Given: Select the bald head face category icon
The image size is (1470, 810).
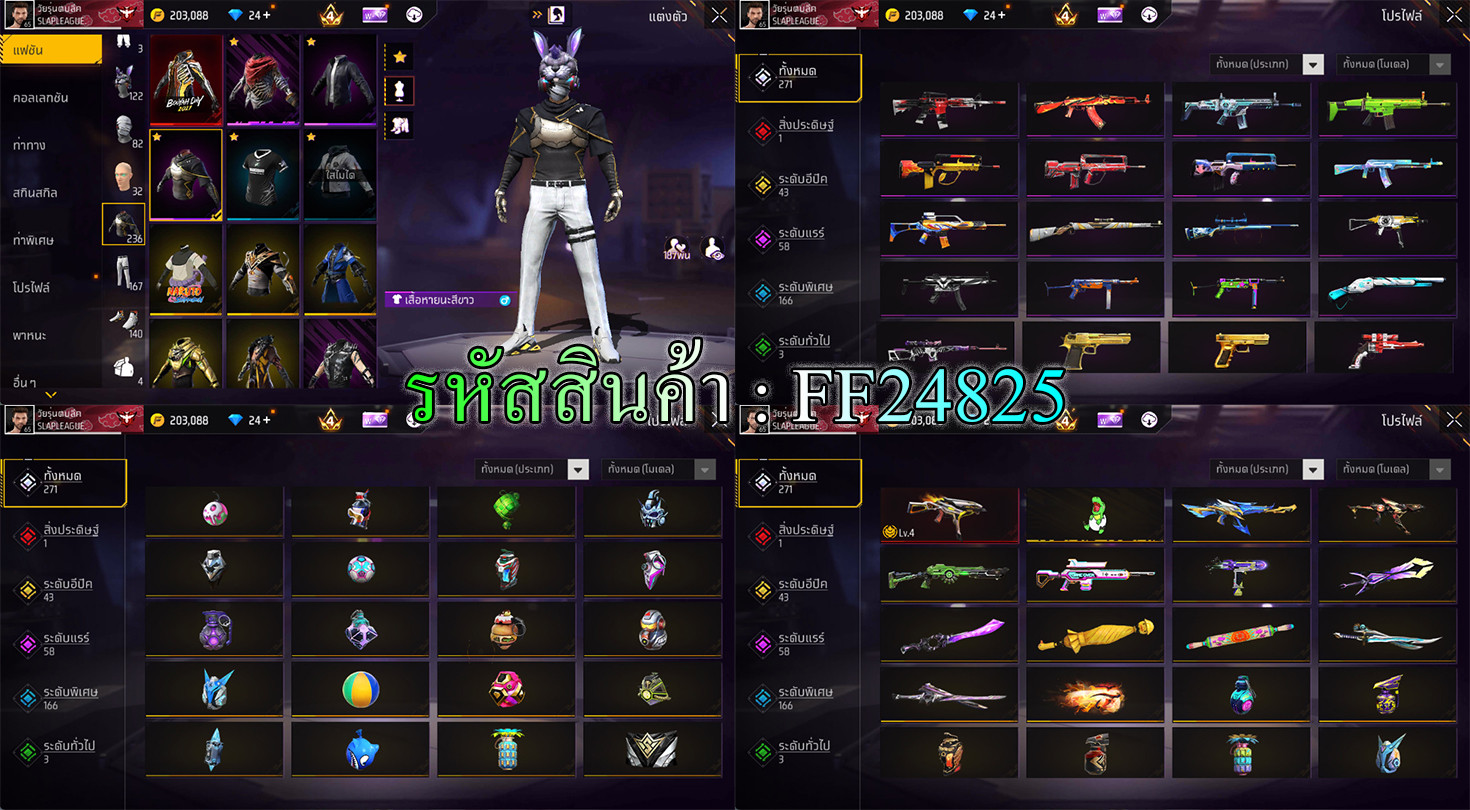Looking at the screenshot, I should [x=123, y=178].
